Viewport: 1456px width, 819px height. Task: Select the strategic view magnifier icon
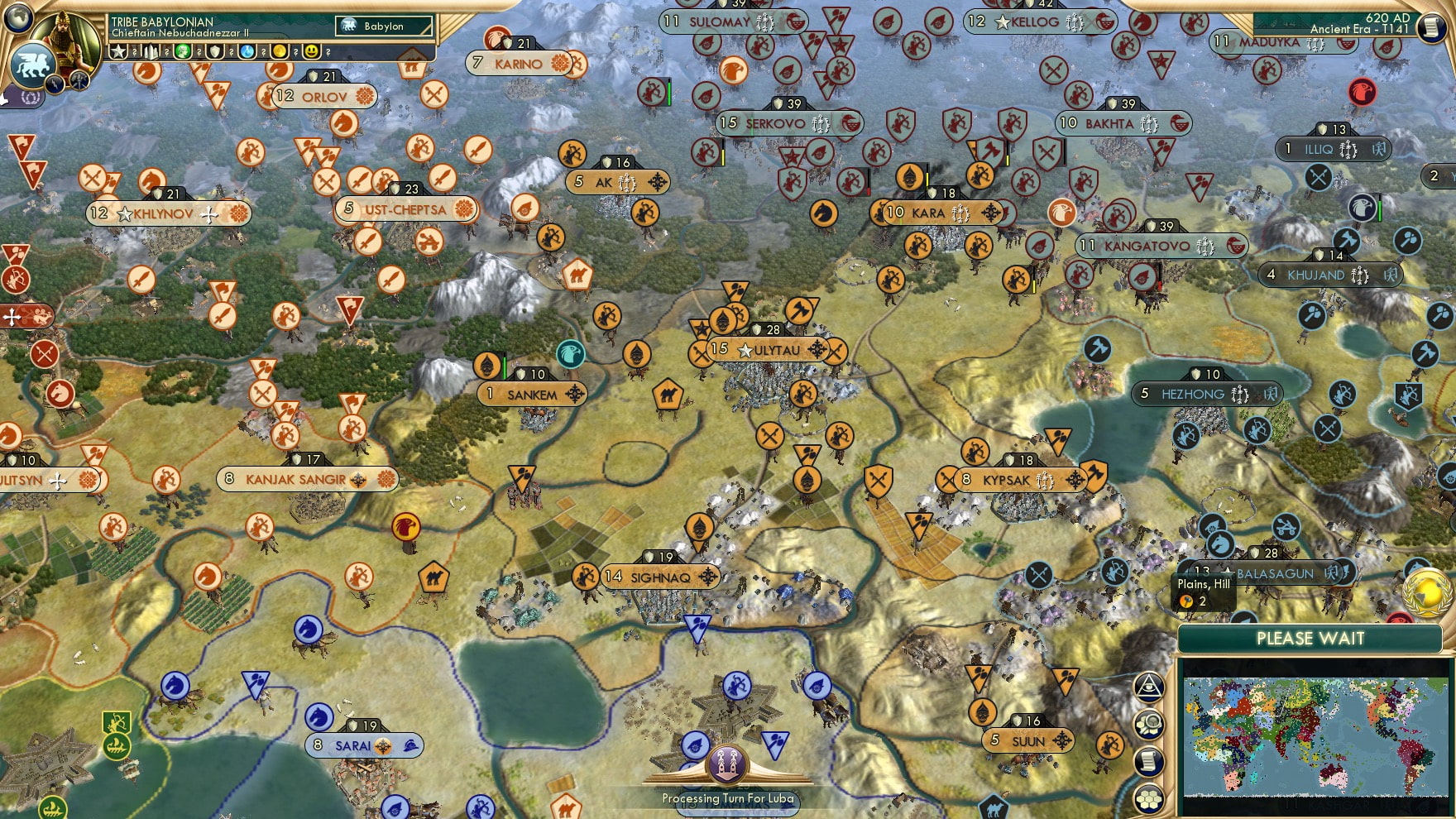pos(1149,722)
